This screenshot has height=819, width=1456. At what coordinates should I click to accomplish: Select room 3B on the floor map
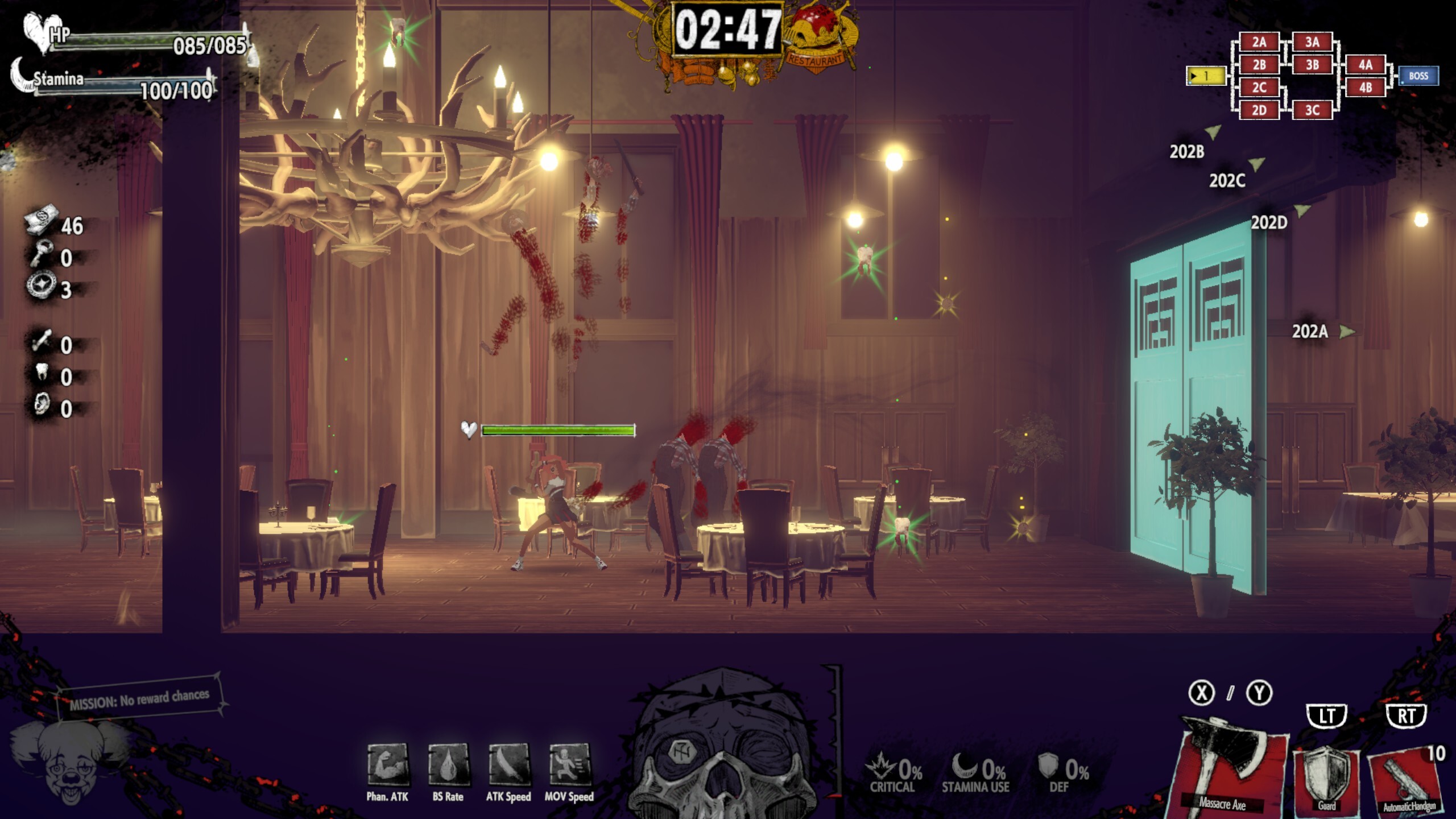[1312, 65]
